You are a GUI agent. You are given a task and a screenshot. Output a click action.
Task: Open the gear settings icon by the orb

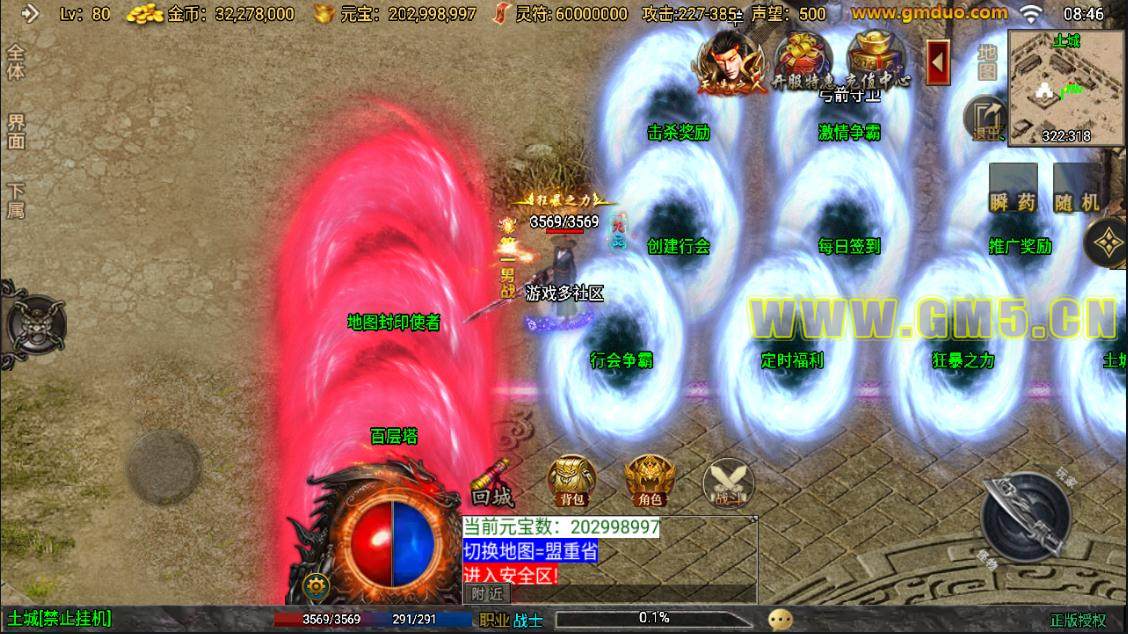tap(318, 586)
